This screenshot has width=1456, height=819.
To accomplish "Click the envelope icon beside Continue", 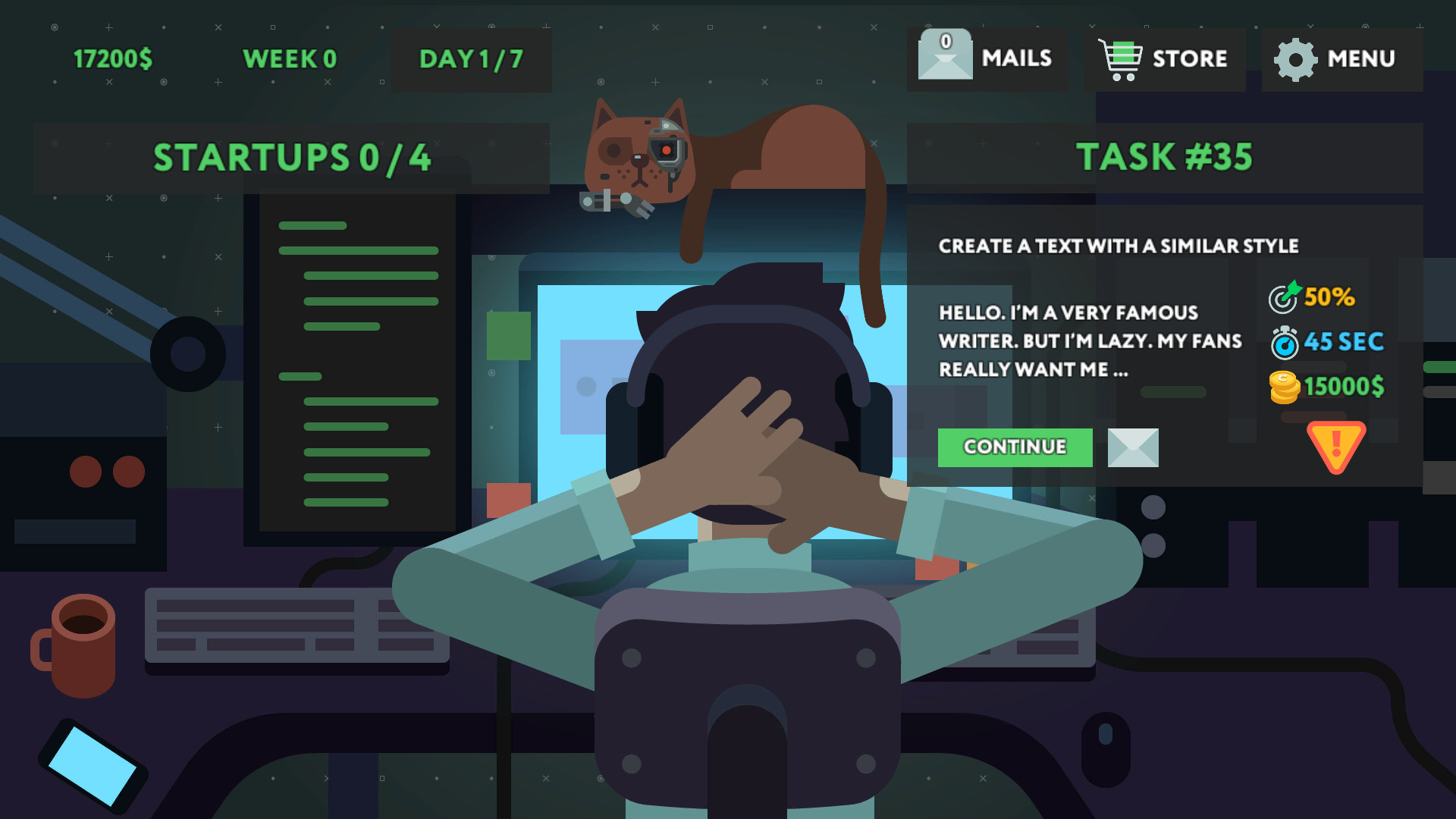I will click(1132, 447).
